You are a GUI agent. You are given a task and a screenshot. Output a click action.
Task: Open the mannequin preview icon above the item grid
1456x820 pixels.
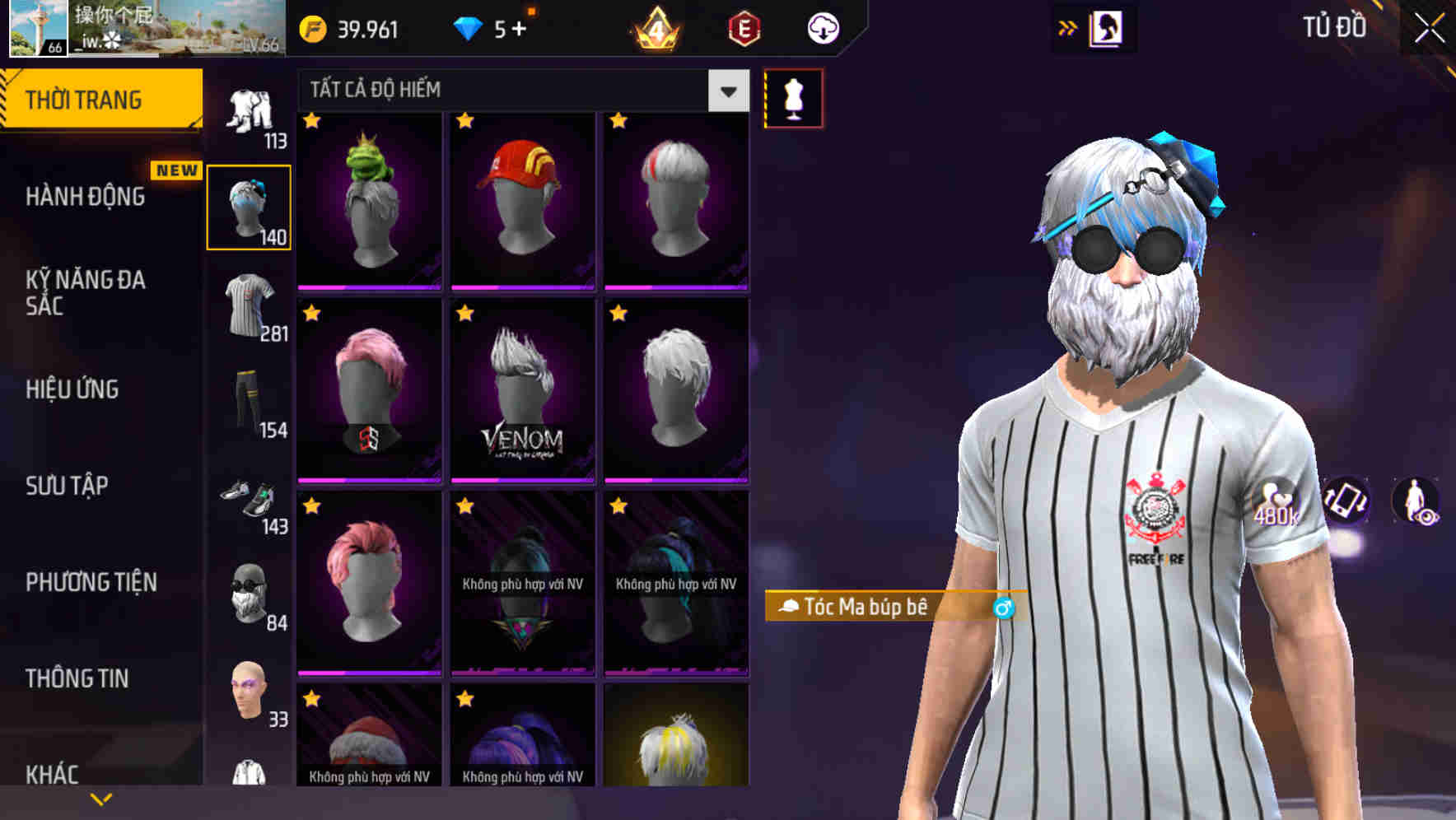coord(793,97)
